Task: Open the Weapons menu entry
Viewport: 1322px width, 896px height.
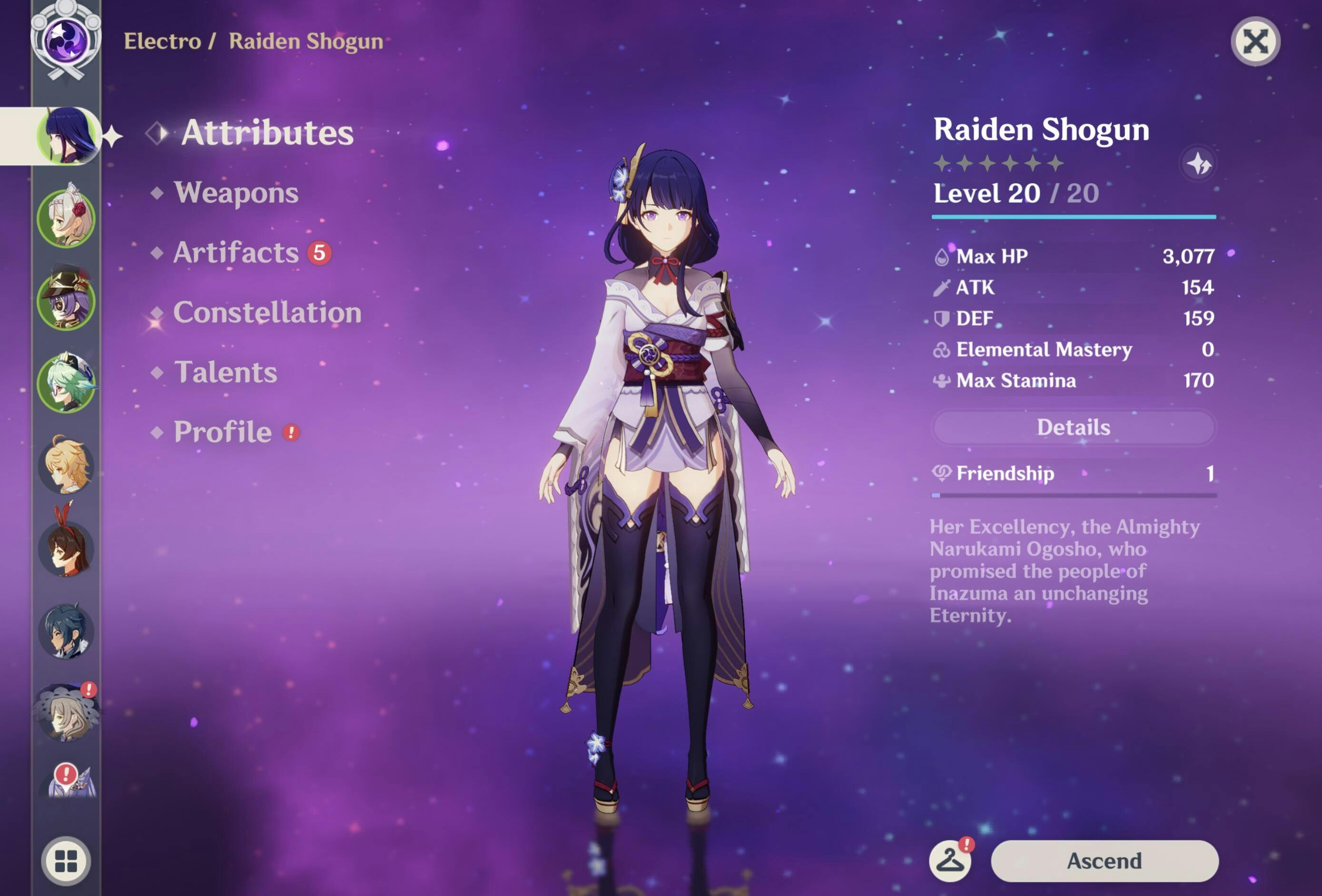Action: point(236,193)
